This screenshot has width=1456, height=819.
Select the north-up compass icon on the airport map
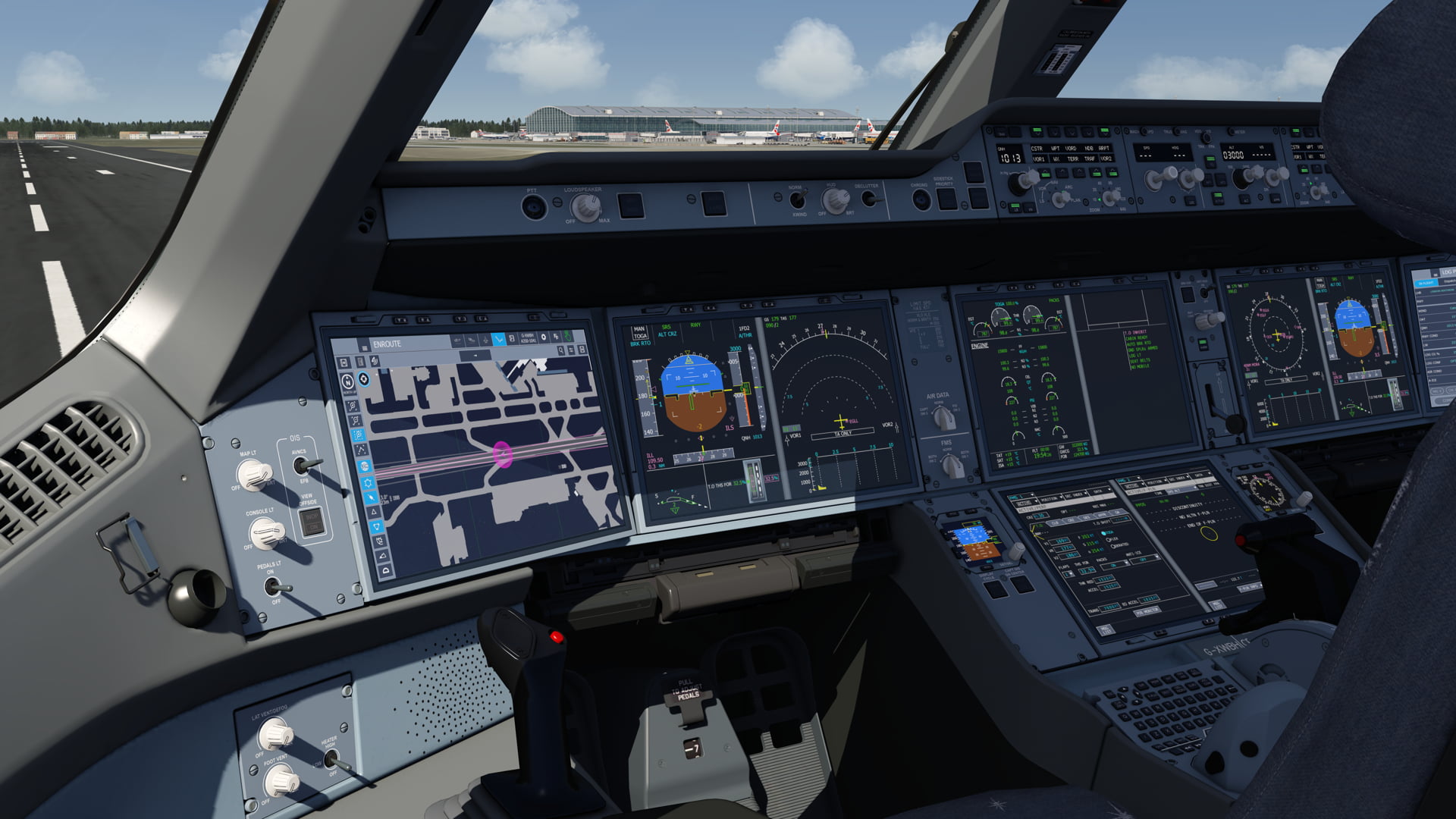tap(347, 381)
